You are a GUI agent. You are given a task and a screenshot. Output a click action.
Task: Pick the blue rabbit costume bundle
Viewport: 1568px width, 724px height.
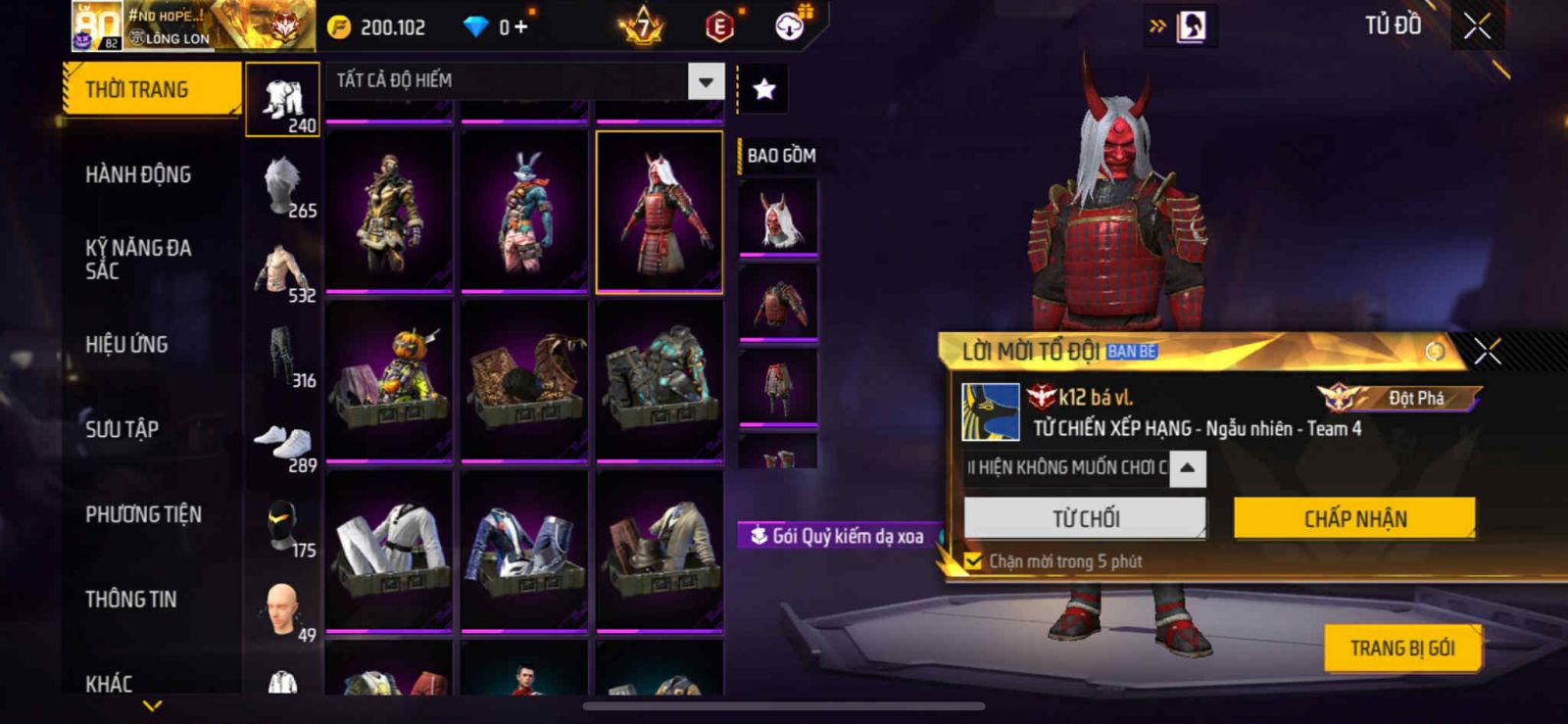(x=524, y=212)
